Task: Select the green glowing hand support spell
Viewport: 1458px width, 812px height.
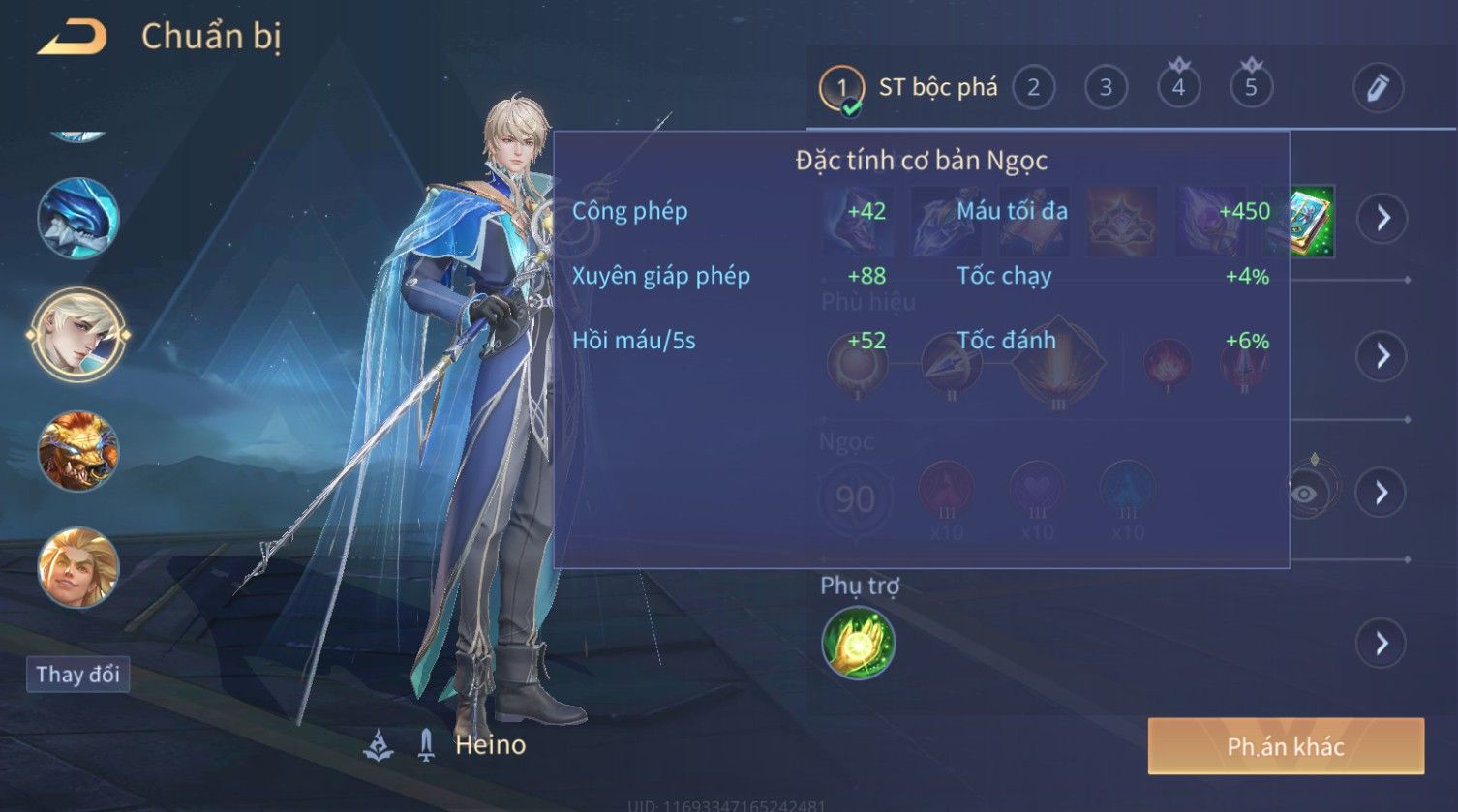Action: tap(858, 643)
